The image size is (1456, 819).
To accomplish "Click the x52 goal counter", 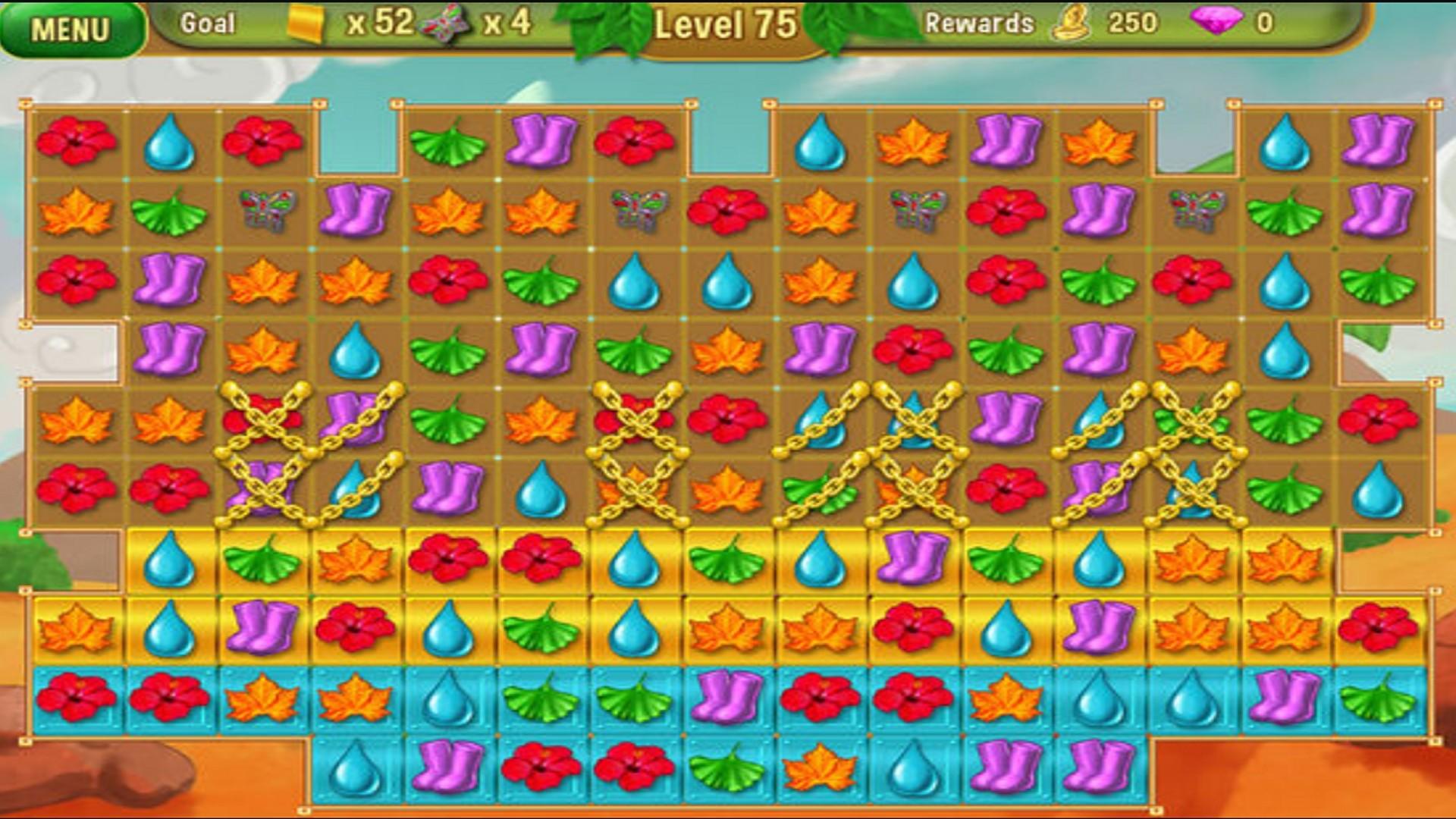I will 373,23.
